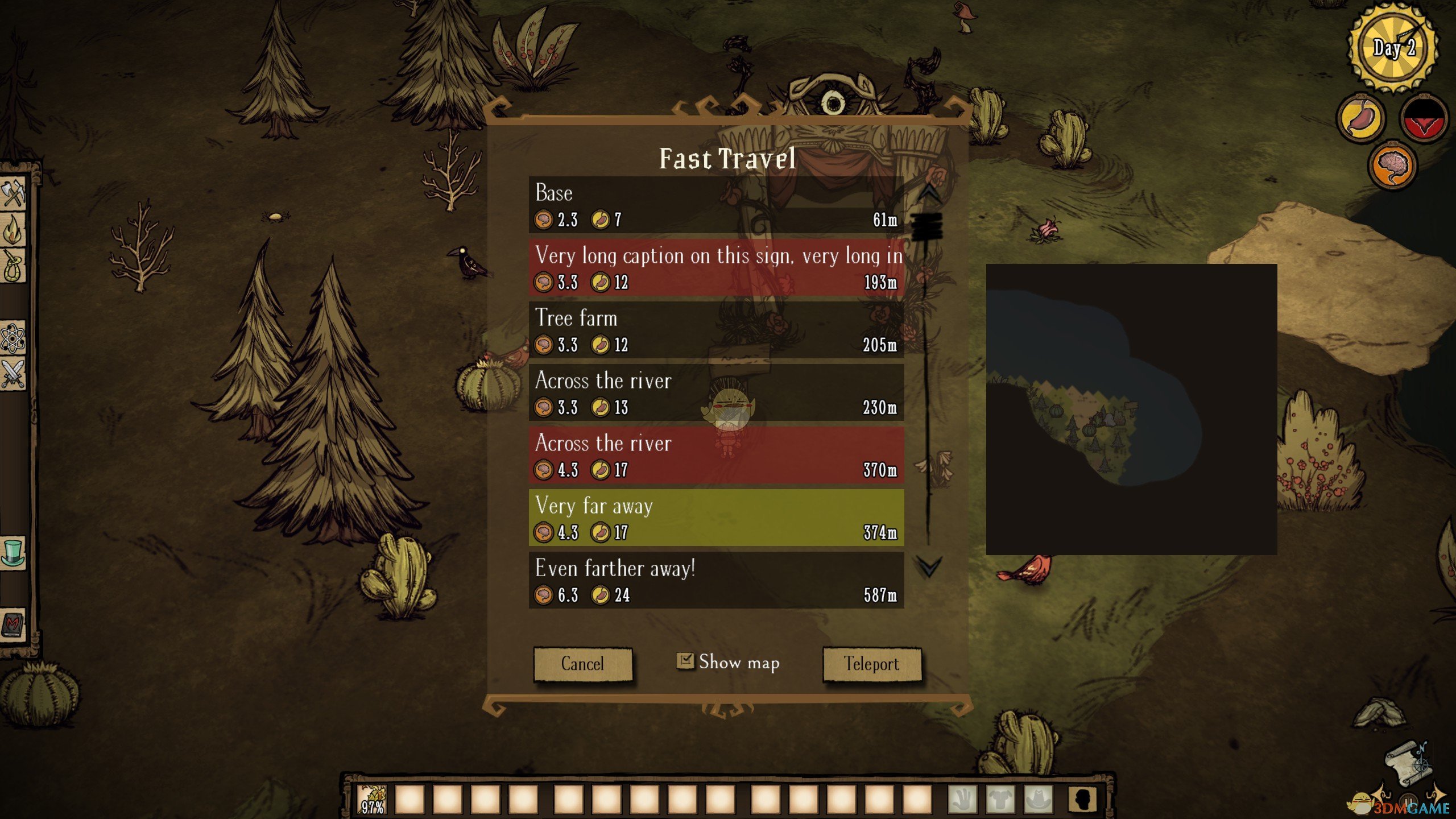Open the Dress crafting tab with top hat
Screen dimensions: 1456x819
pos(13,552)
